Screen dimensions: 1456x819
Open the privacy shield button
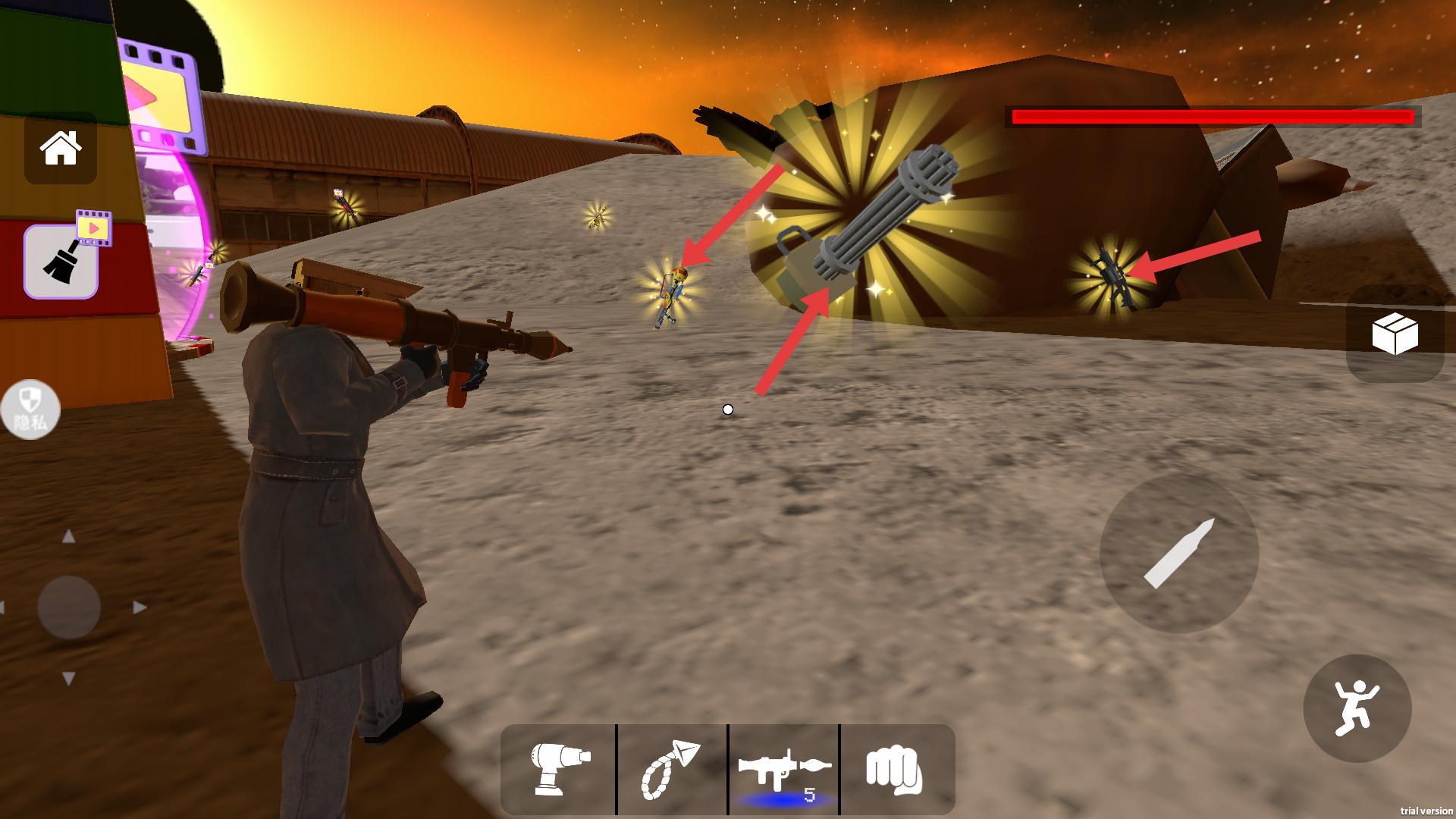[30, 409]
